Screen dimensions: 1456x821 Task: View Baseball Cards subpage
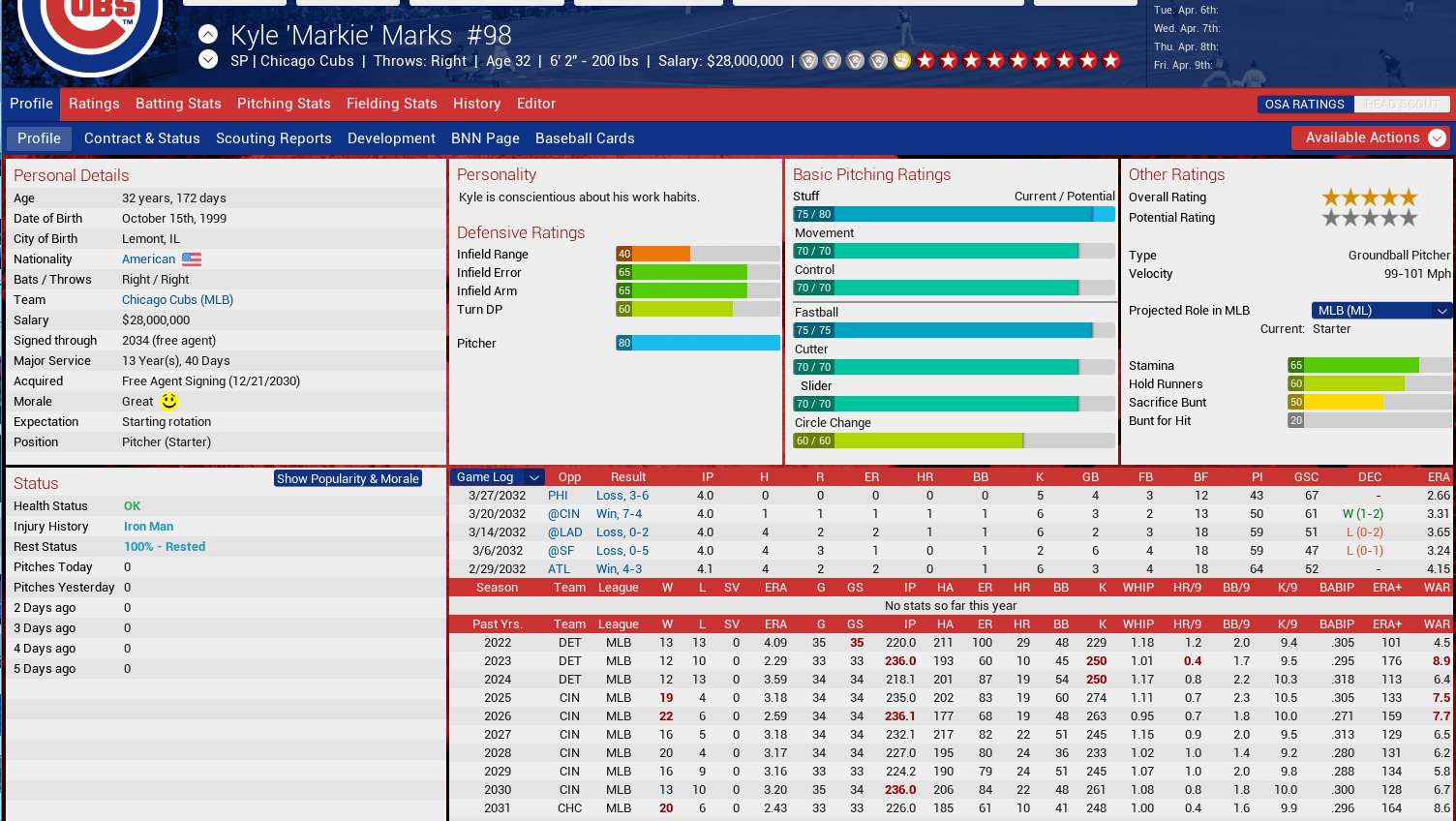585,138
